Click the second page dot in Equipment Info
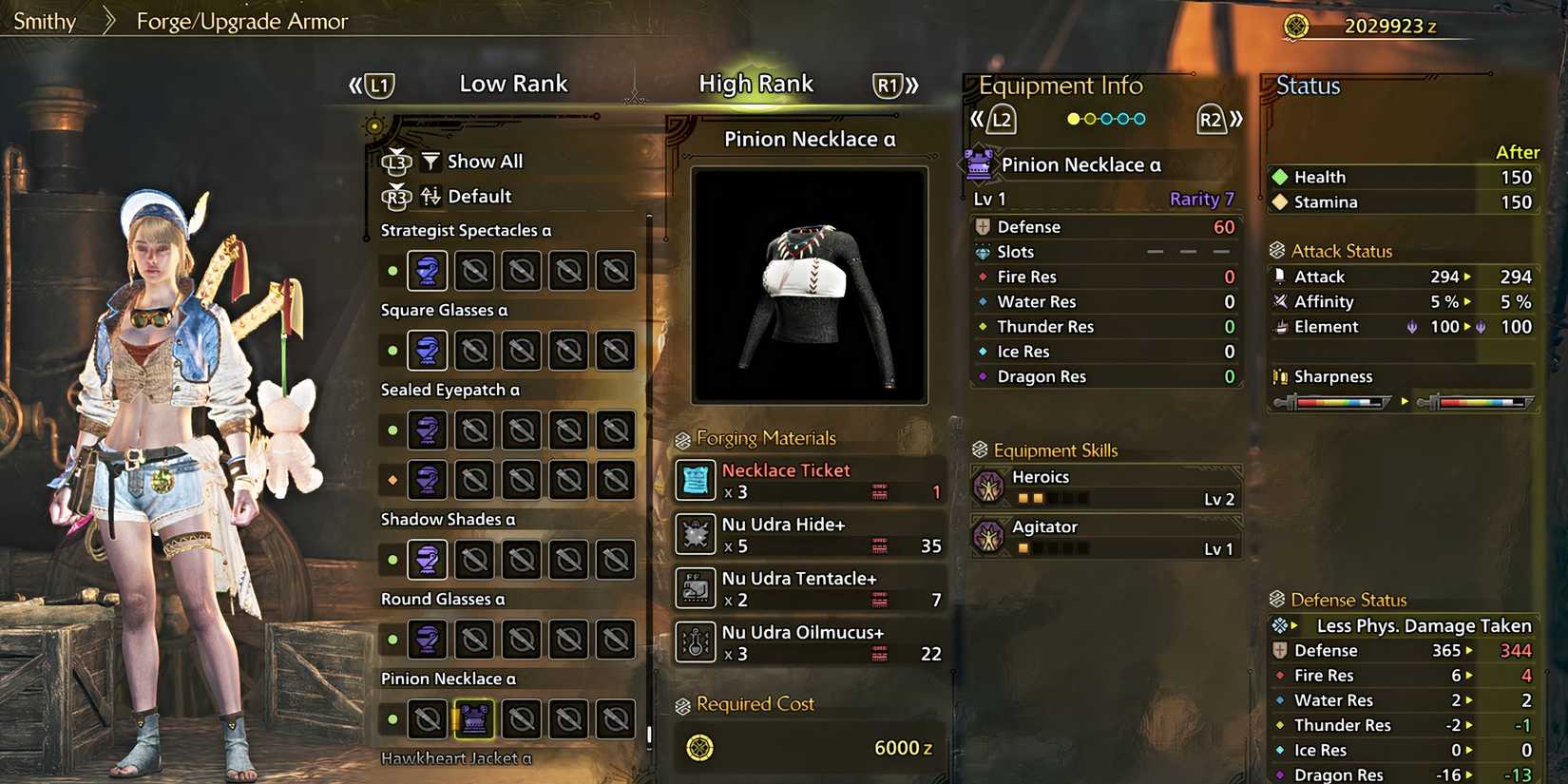Viewport: 1568px width, 784px height. [x=1089, y=119]
